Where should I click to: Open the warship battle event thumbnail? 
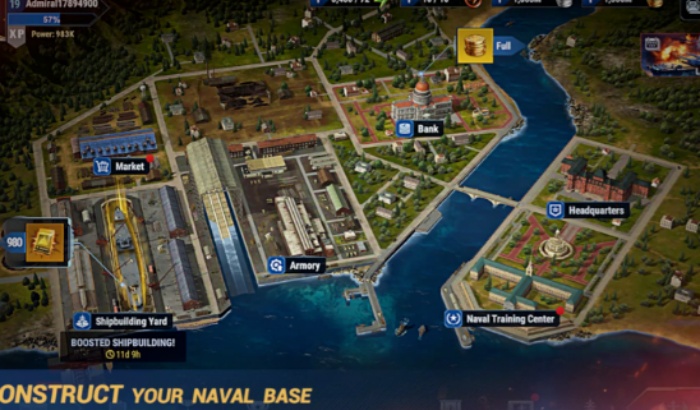[671, 55]
